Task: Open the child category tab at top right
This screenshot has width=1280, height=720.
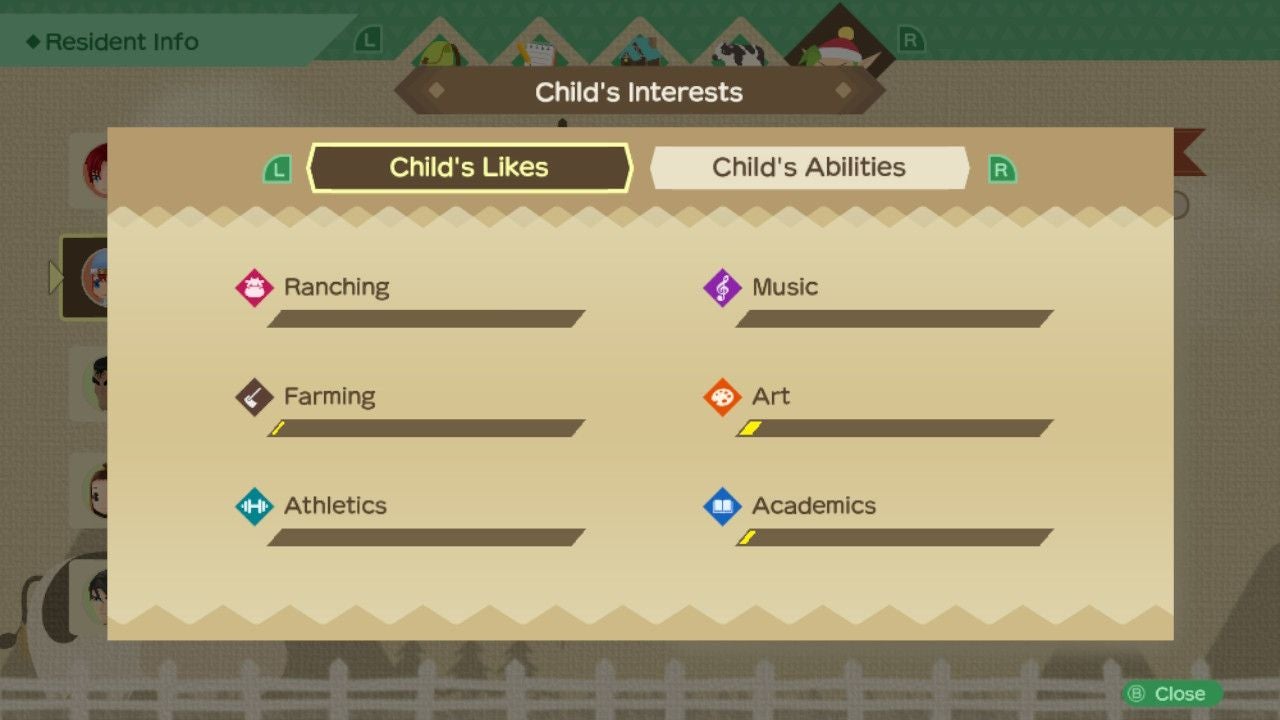Action: [838, 50]
